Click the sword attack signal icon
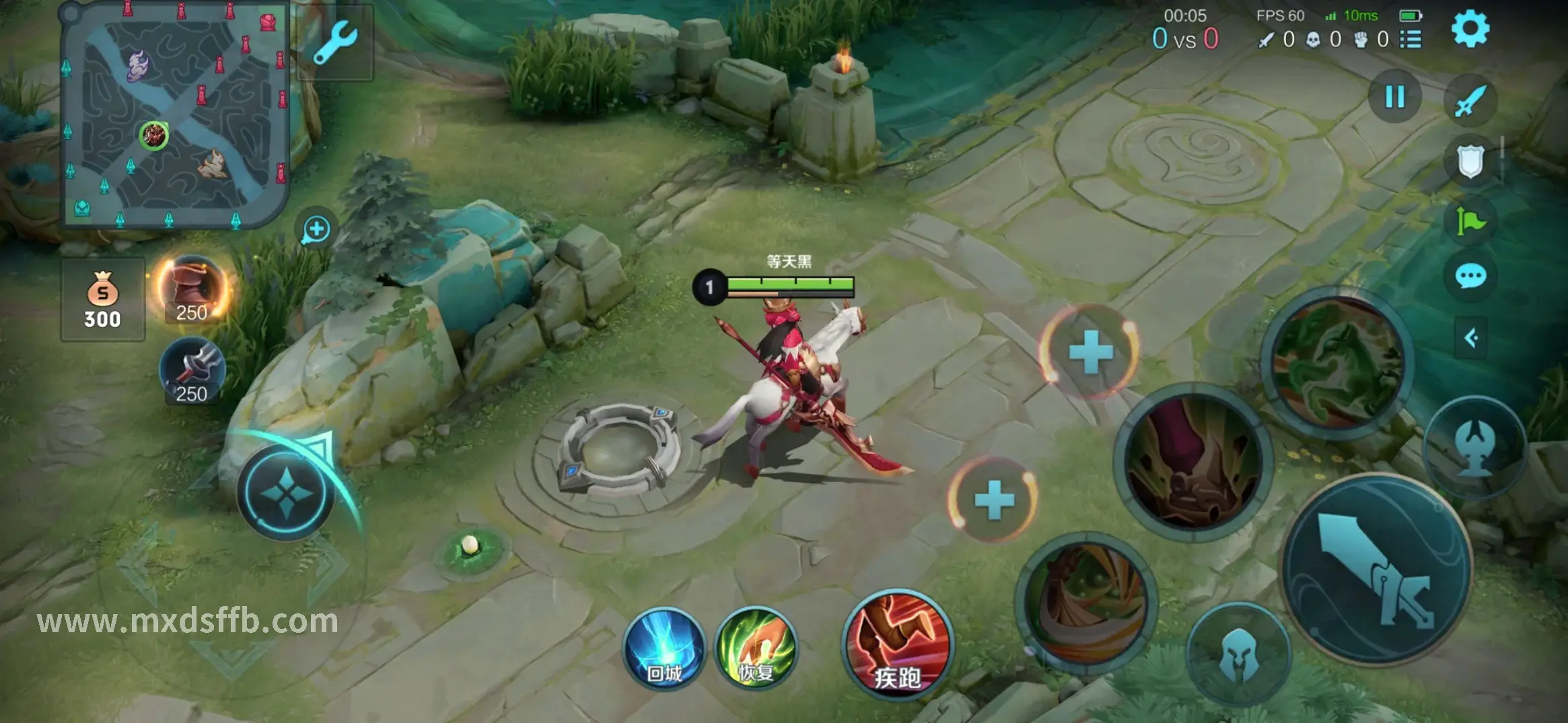Viewport: 1568px width, 723px height. coord(1470,101)
